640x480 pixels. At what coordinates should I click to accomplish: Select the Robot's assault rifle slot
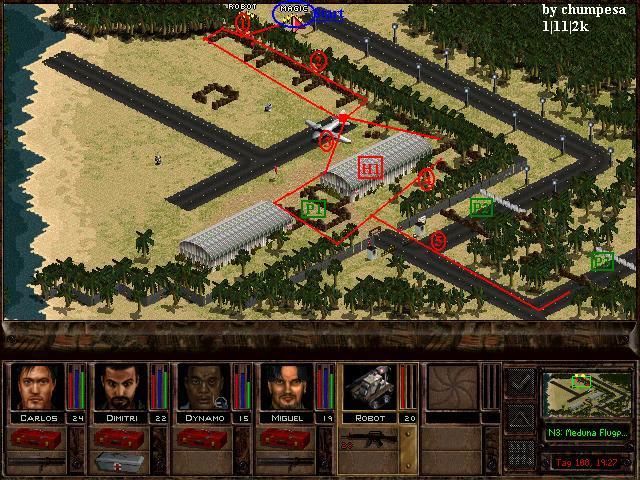pyautogui.click(x=371, y=438)
